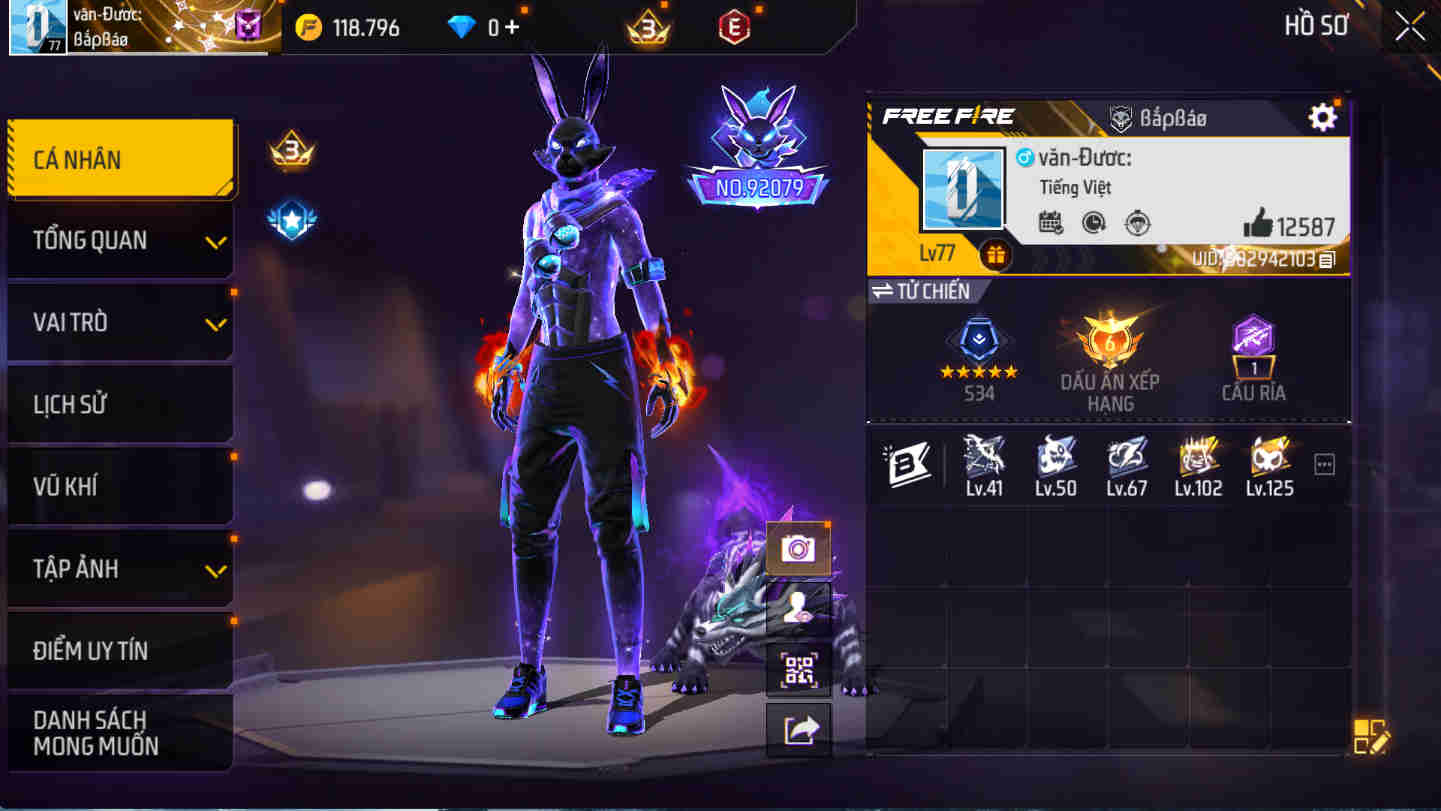
Task: Open the settings gear on the profile card
Action: pos(1322,116)
